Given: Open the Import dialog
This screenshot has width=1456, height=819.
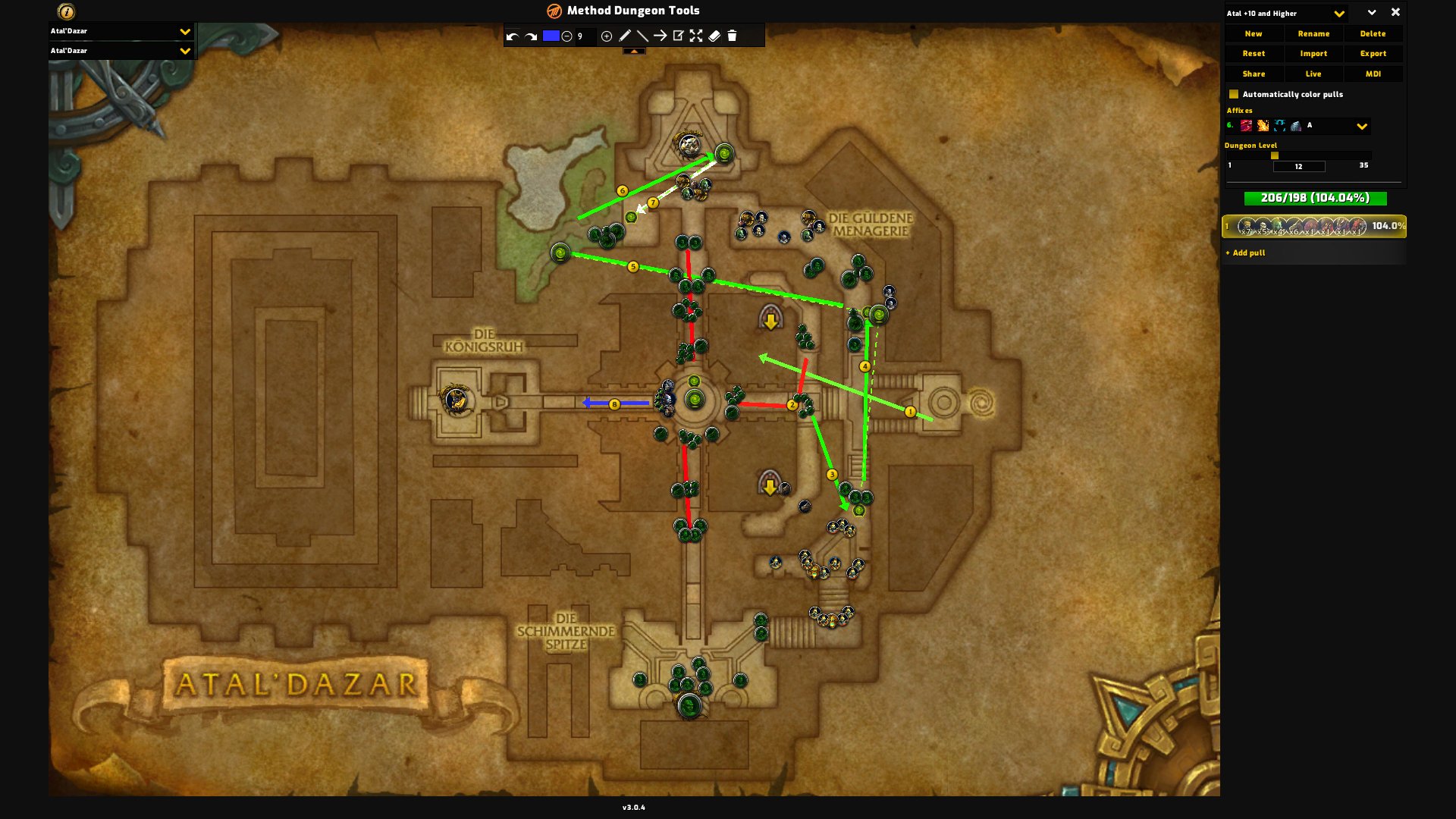Looking at the screenshot, I should click(x=1313, y=54).
